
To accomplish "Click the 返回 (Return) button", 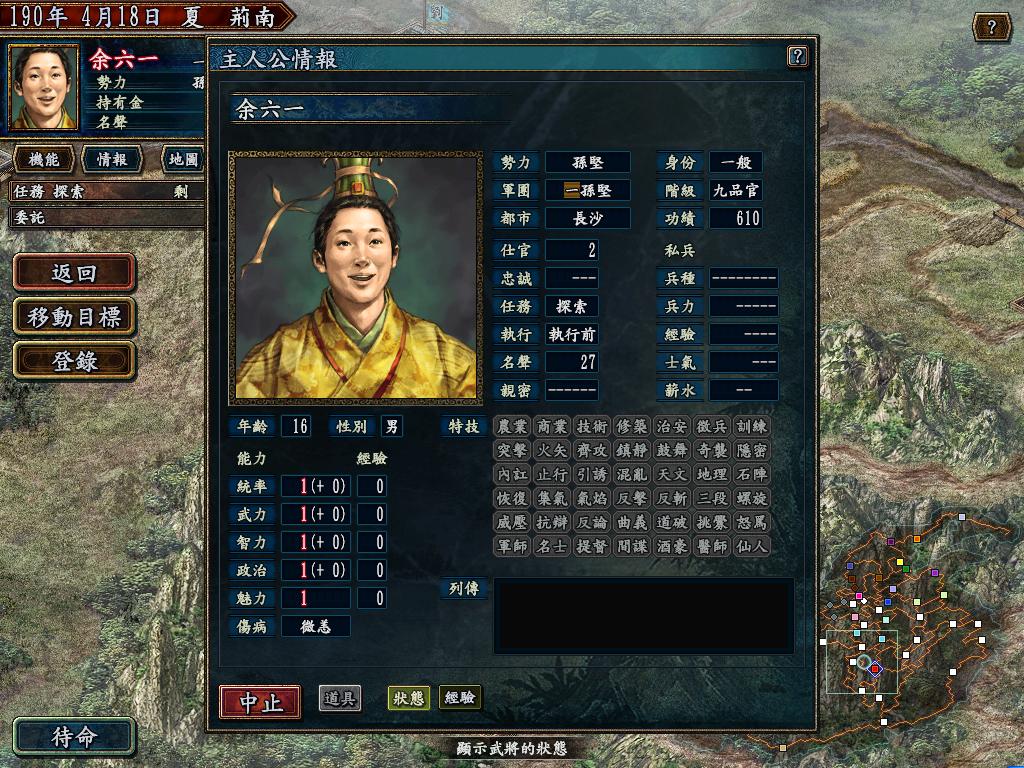I will coord(74,273).
